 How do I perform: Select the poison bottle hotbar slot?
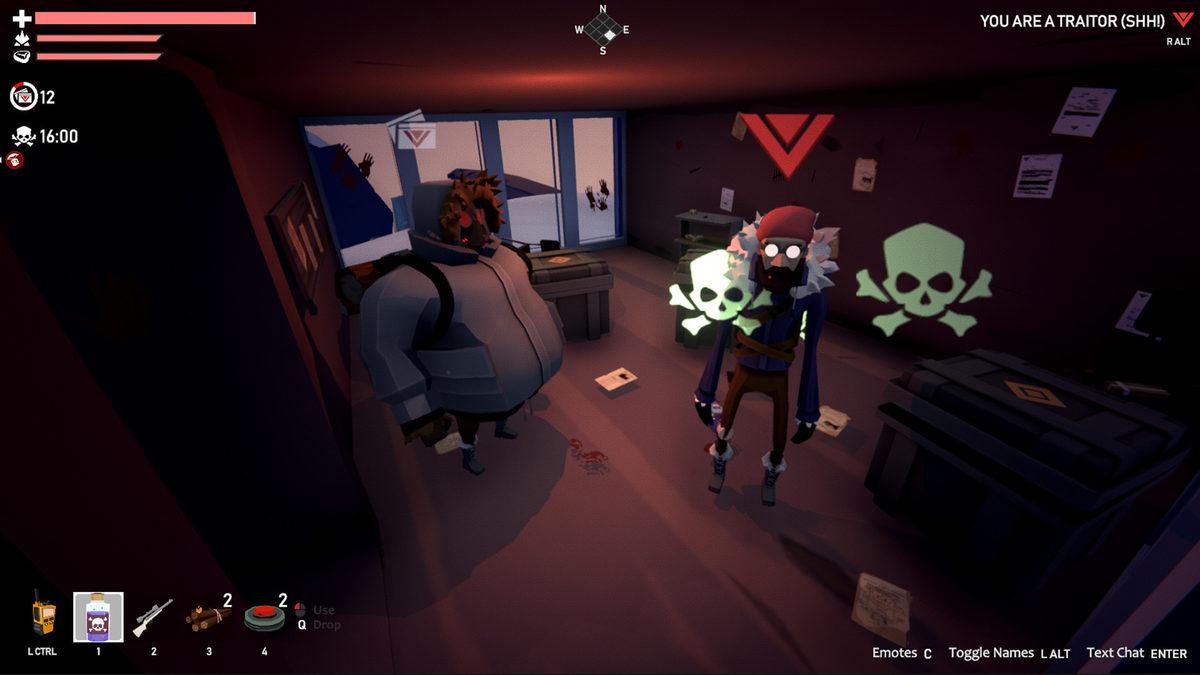click(x=98, y=617)
